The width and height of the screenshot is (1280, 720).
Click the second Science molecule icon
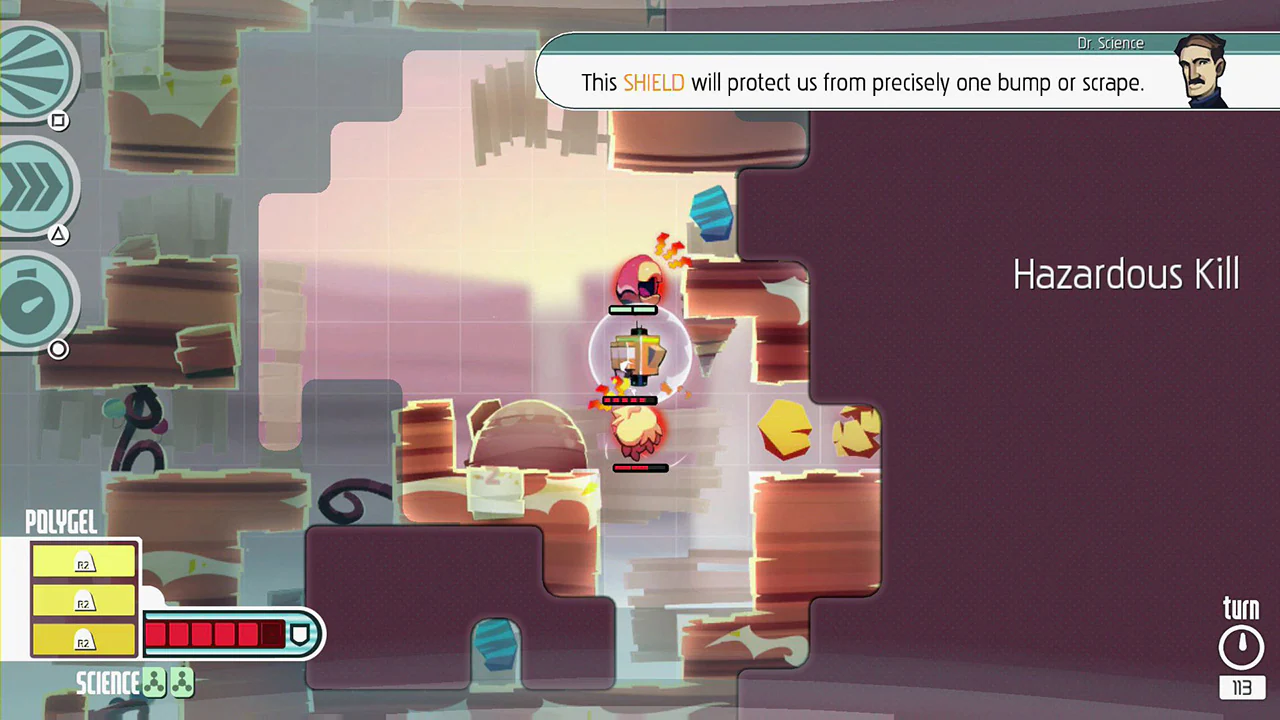coord(183,682)
